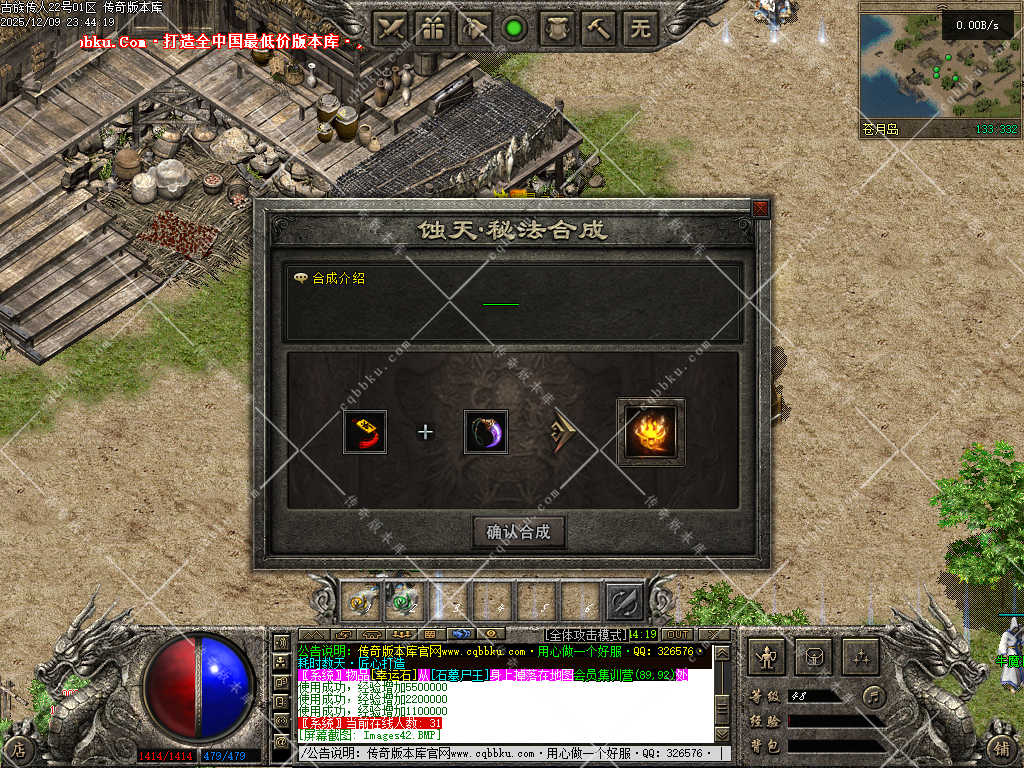
Task: Use the first hotbar slot item
Action: coord(361,601)
